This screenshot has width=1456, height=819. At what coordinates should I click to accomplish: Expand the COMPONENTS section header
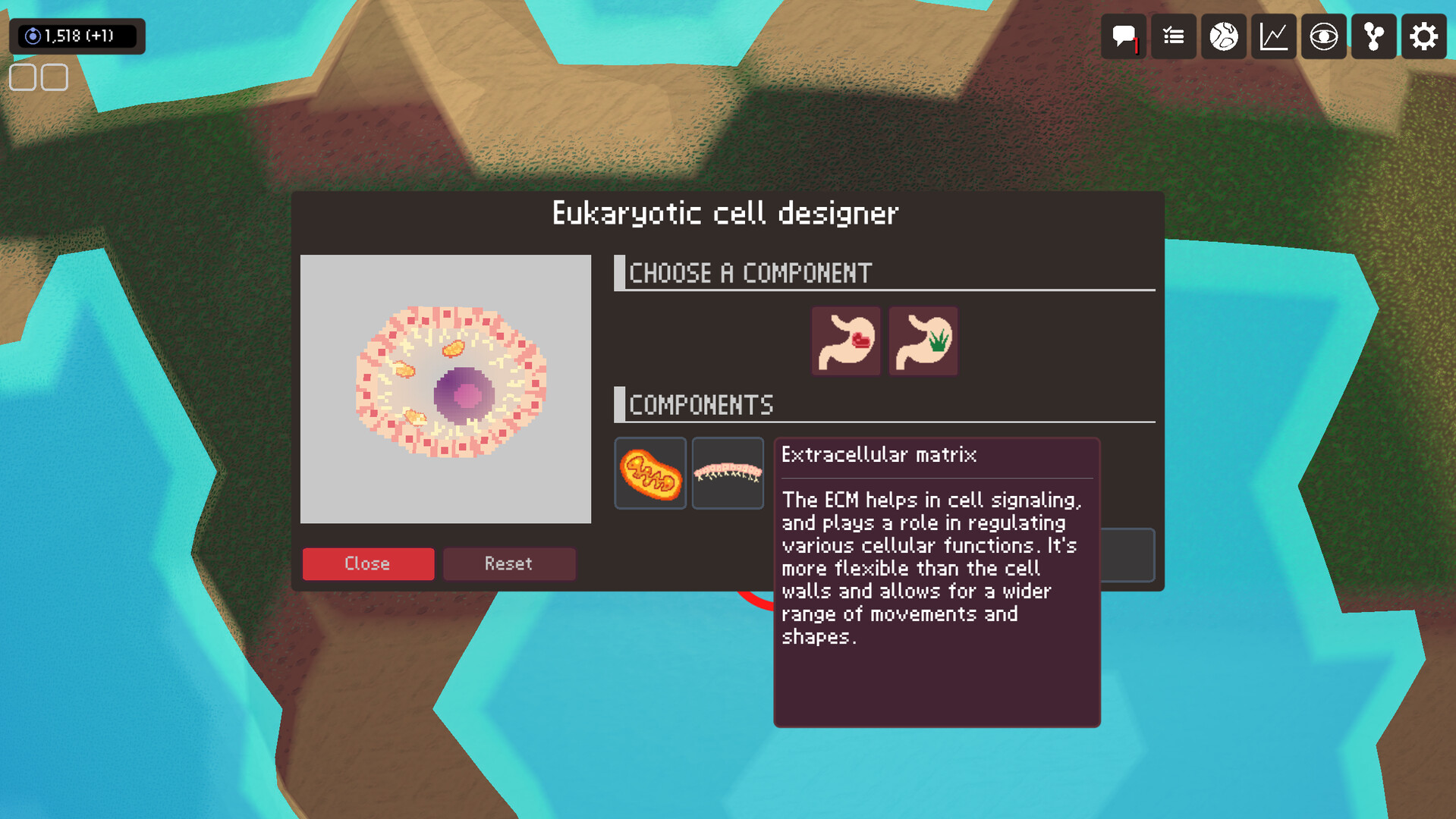(x=702, y=404)
